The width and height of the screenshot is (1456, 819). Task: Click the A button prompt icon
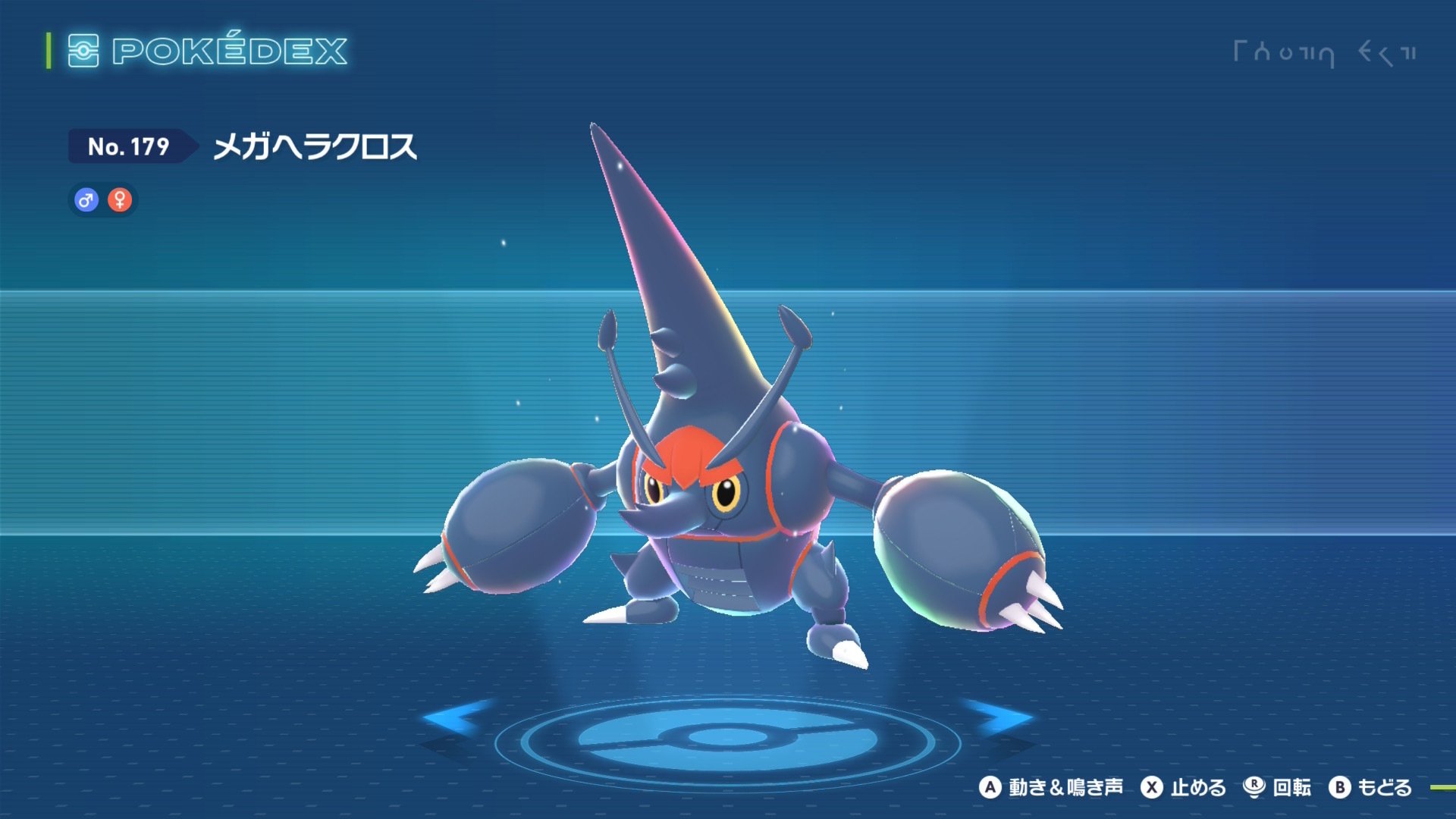(991, 788)
